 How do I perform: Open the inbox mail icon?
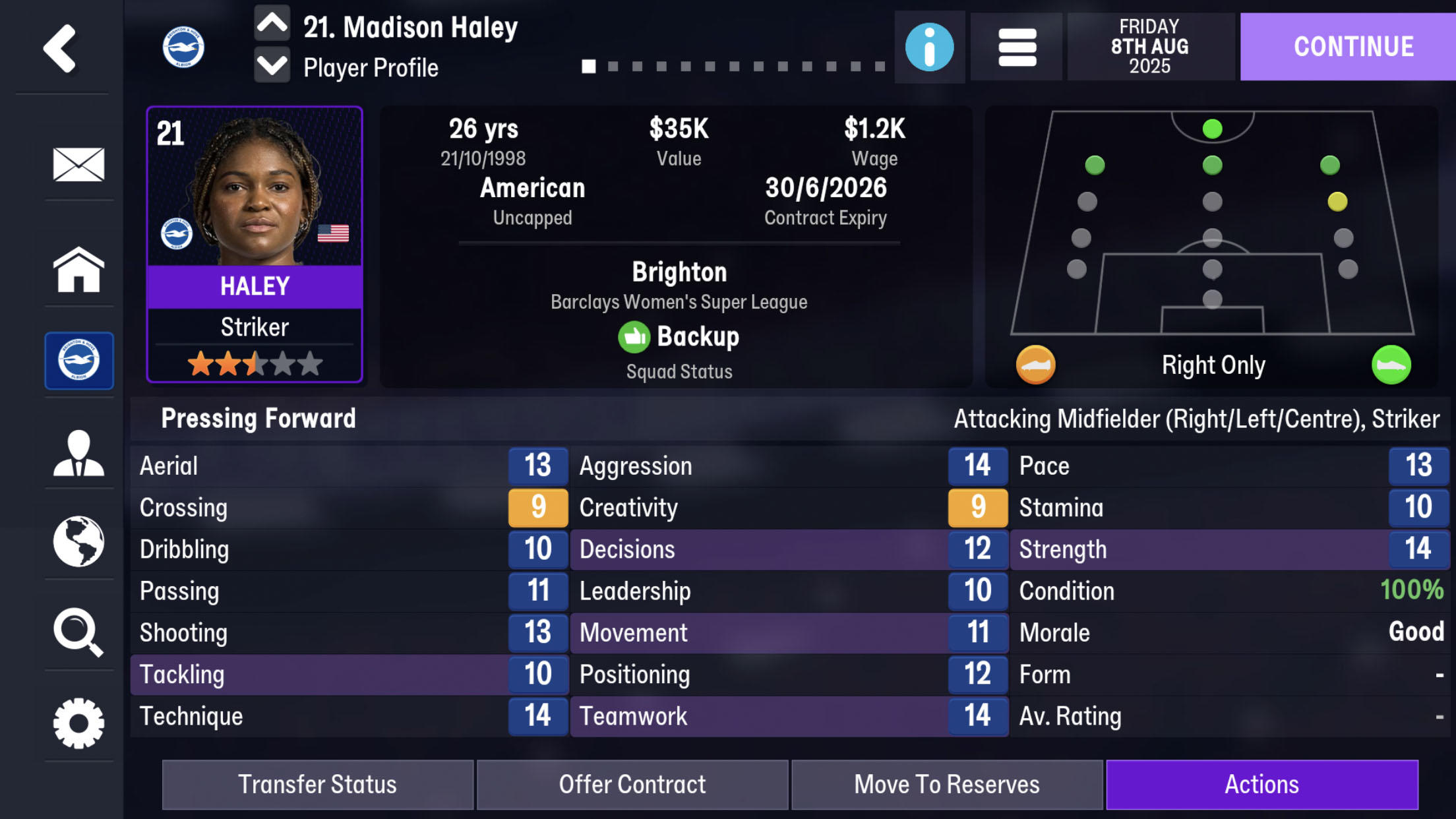(79, 165)
